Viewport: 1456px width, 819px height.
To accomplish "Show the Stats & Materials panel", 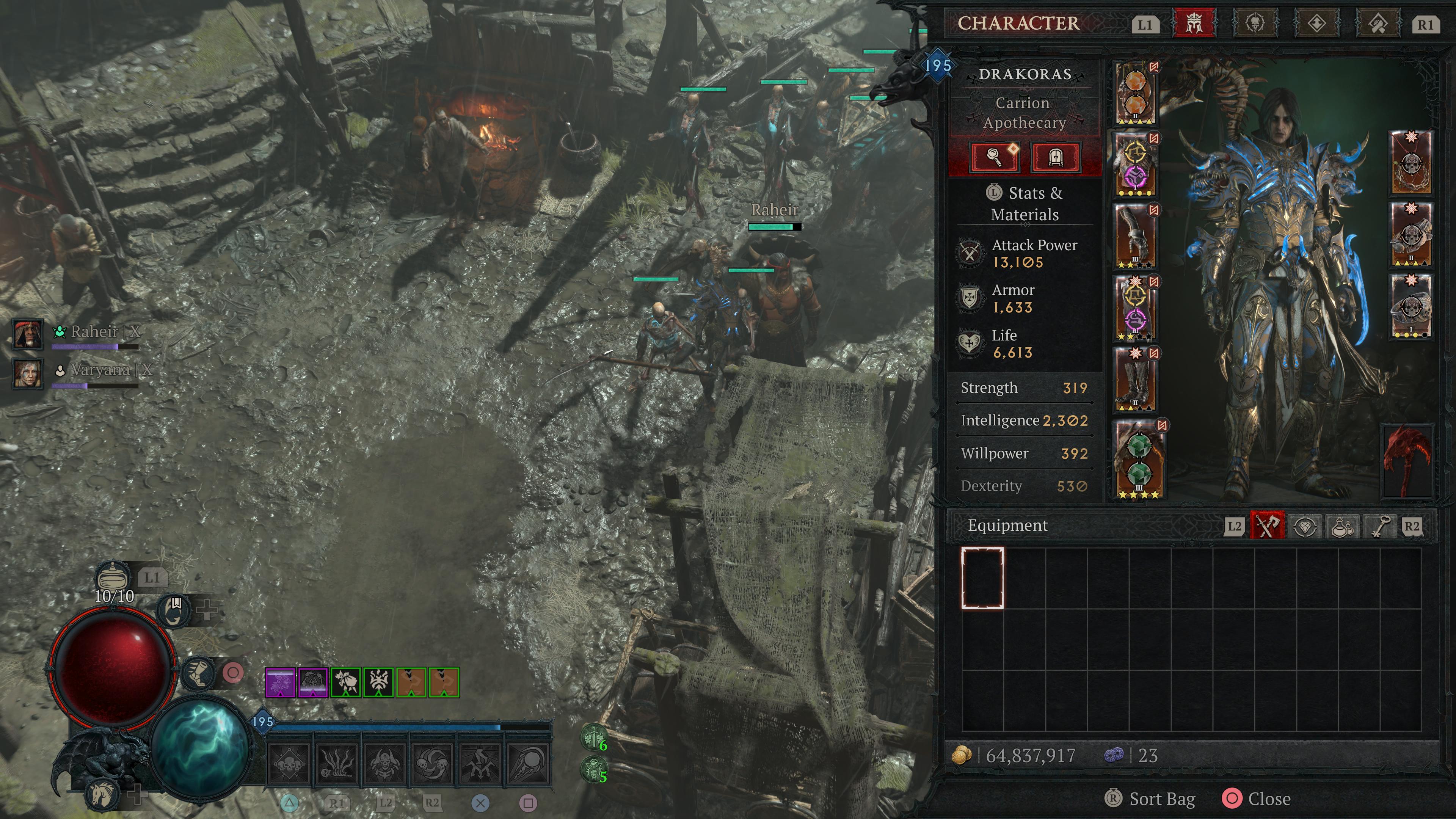I will coord(1024,204).
